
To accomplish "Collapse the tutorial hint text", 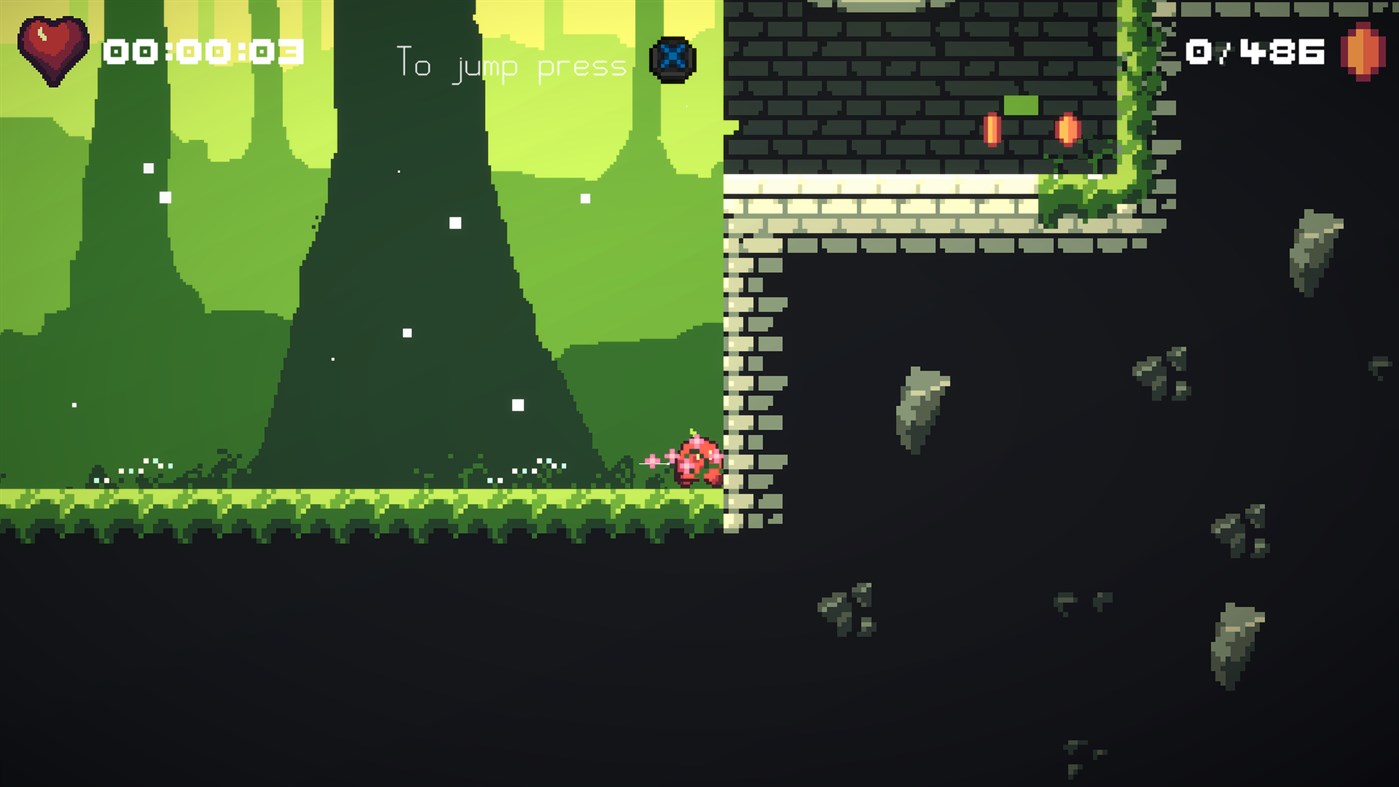I will tap(511, 65).
